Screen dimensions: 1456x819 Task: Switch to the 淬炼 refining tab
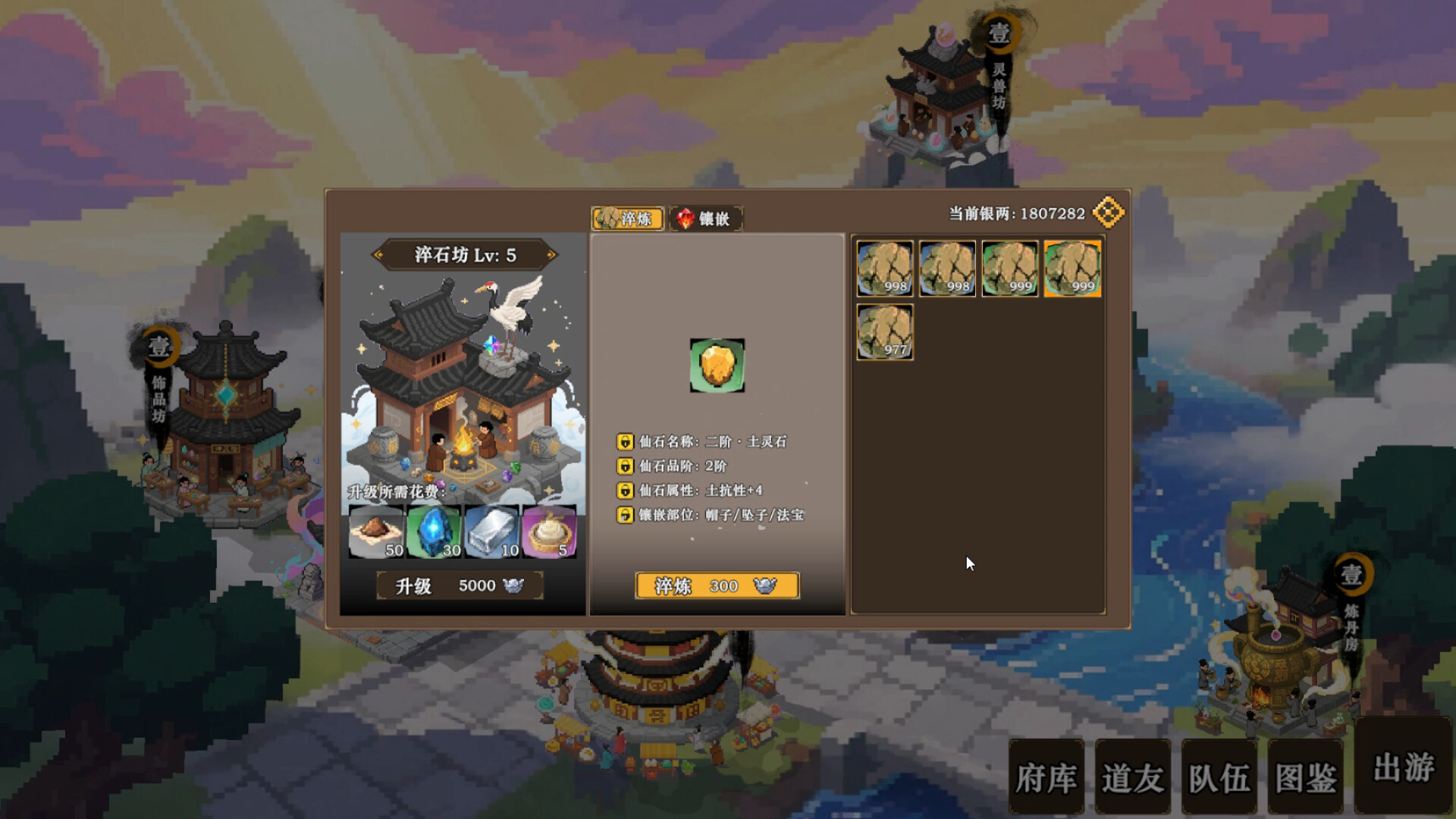click(626, 218)
